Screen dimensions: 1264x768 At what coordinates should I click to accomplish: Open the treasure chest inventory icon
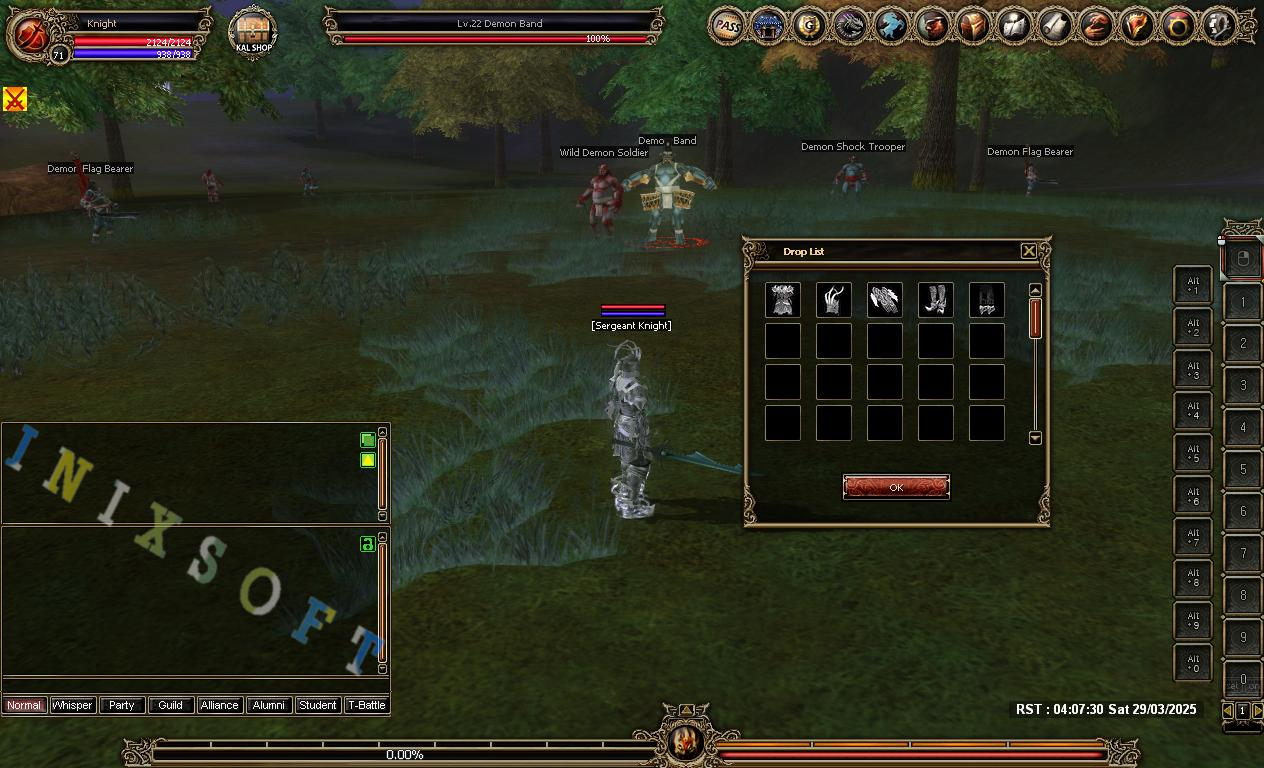click(x=974, y=26)
